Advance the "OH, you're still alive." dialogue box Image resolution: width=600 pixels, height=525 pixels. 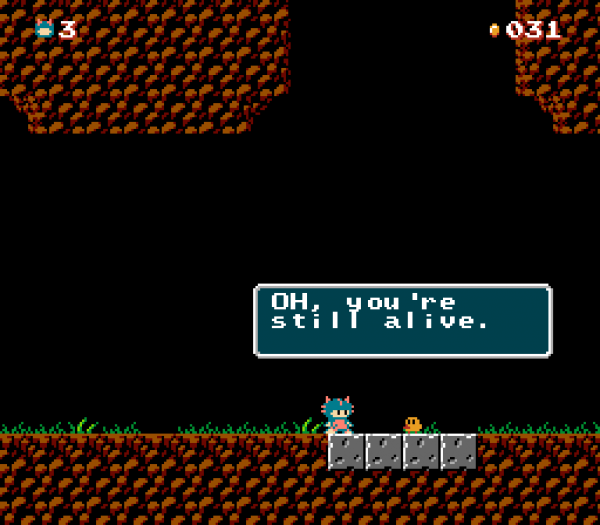[402, 321]
